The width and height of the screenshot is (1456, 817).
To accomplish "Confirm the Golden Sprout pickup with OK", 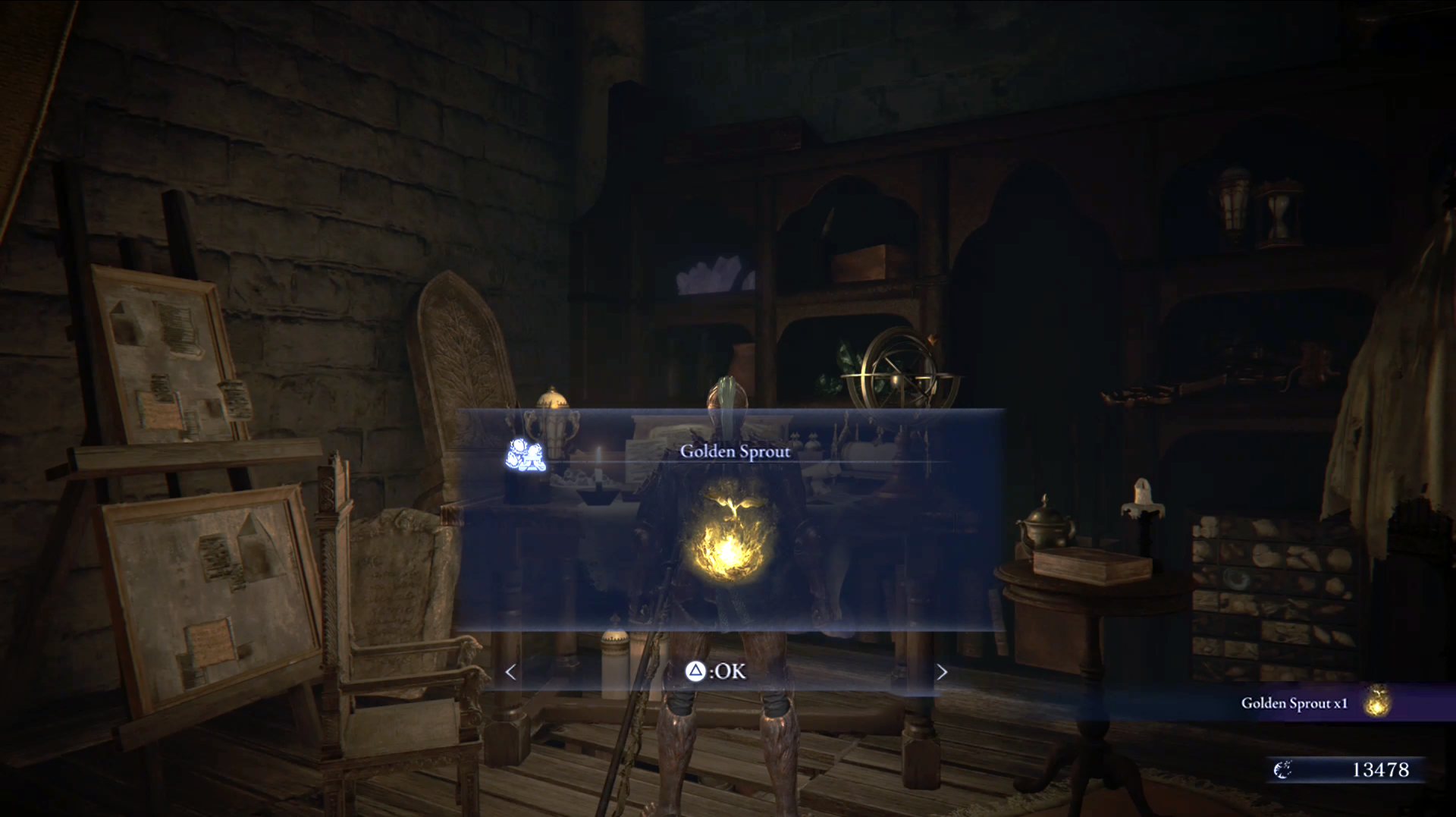I will pos(717,671).
